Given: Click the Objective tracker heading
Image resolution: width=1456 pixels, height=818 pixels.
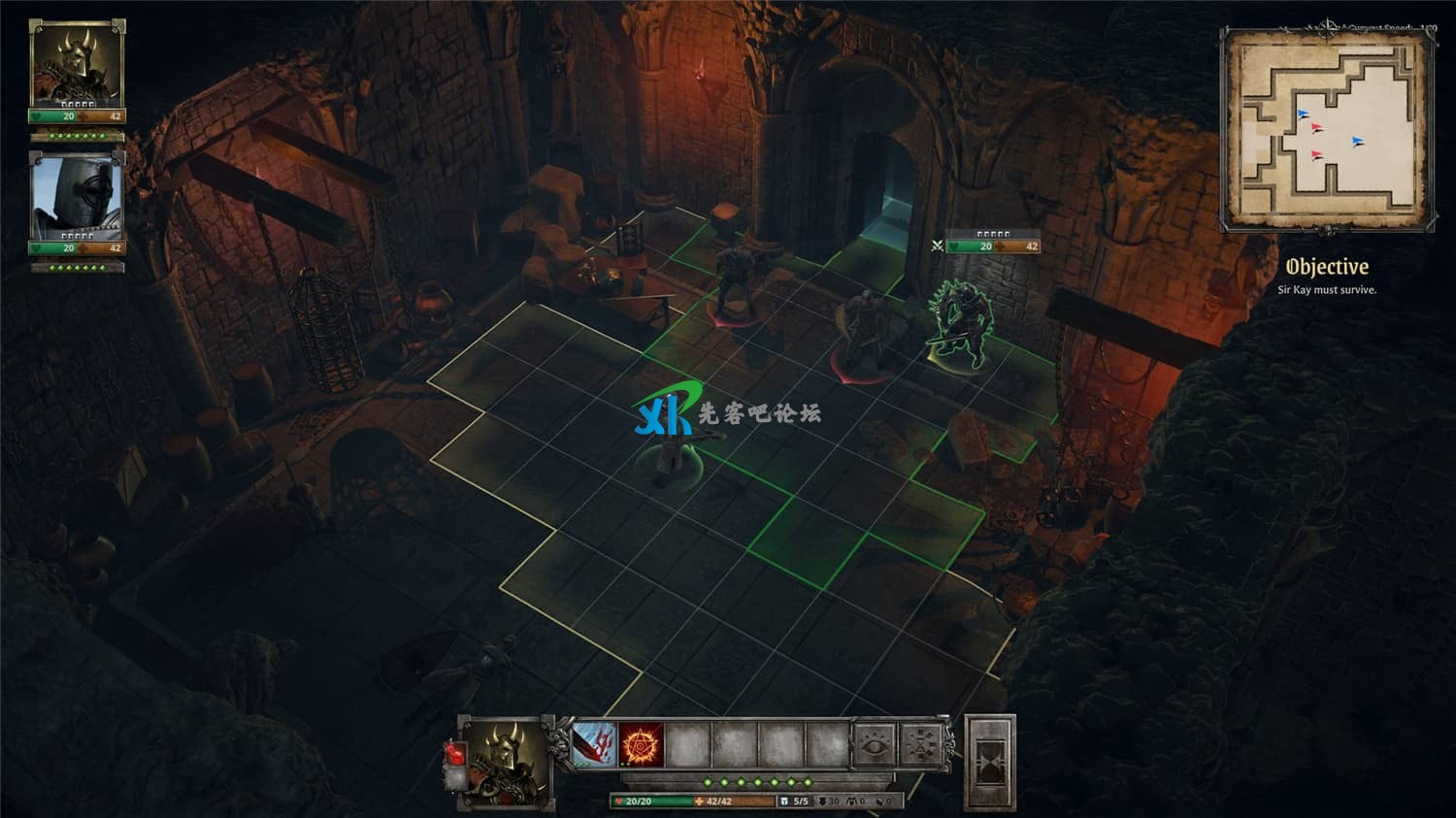Looking at the screenshot, I should [x=1327, y=267].
